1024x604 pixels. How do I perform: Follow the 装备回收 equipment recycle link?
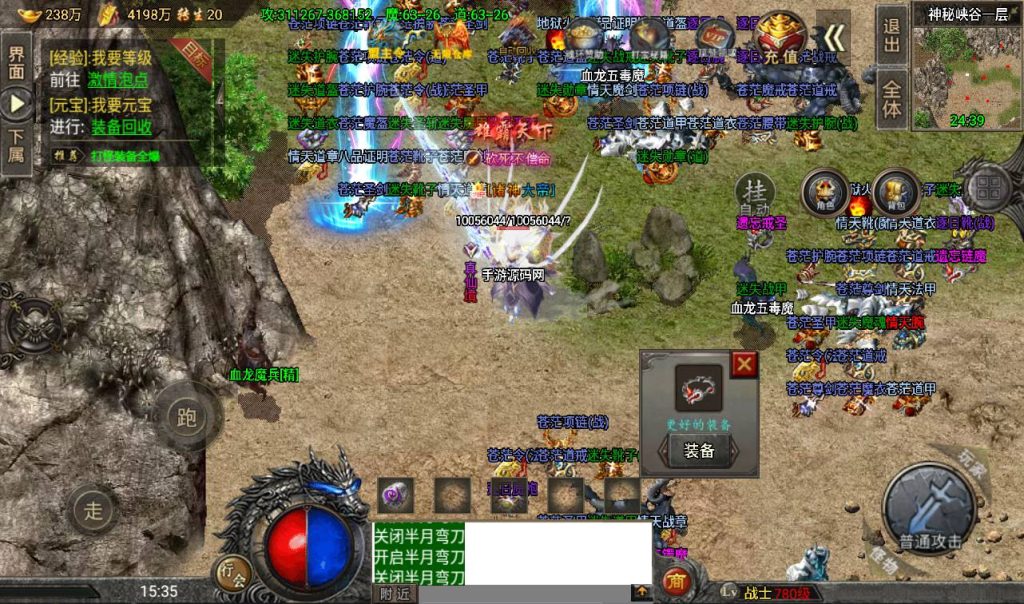122,127
